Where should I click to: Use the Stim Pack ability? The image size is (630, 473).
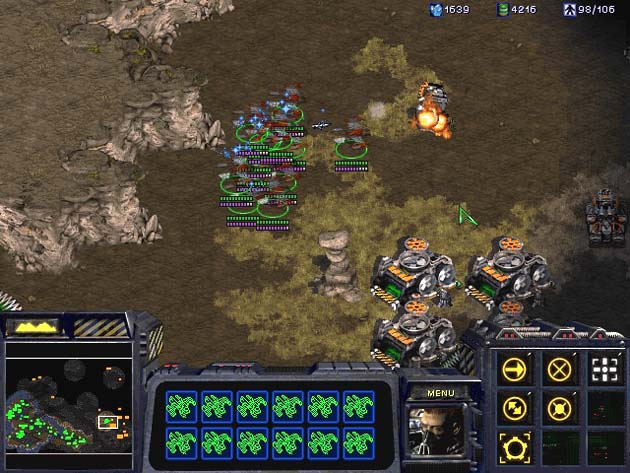tap(515, 447)
